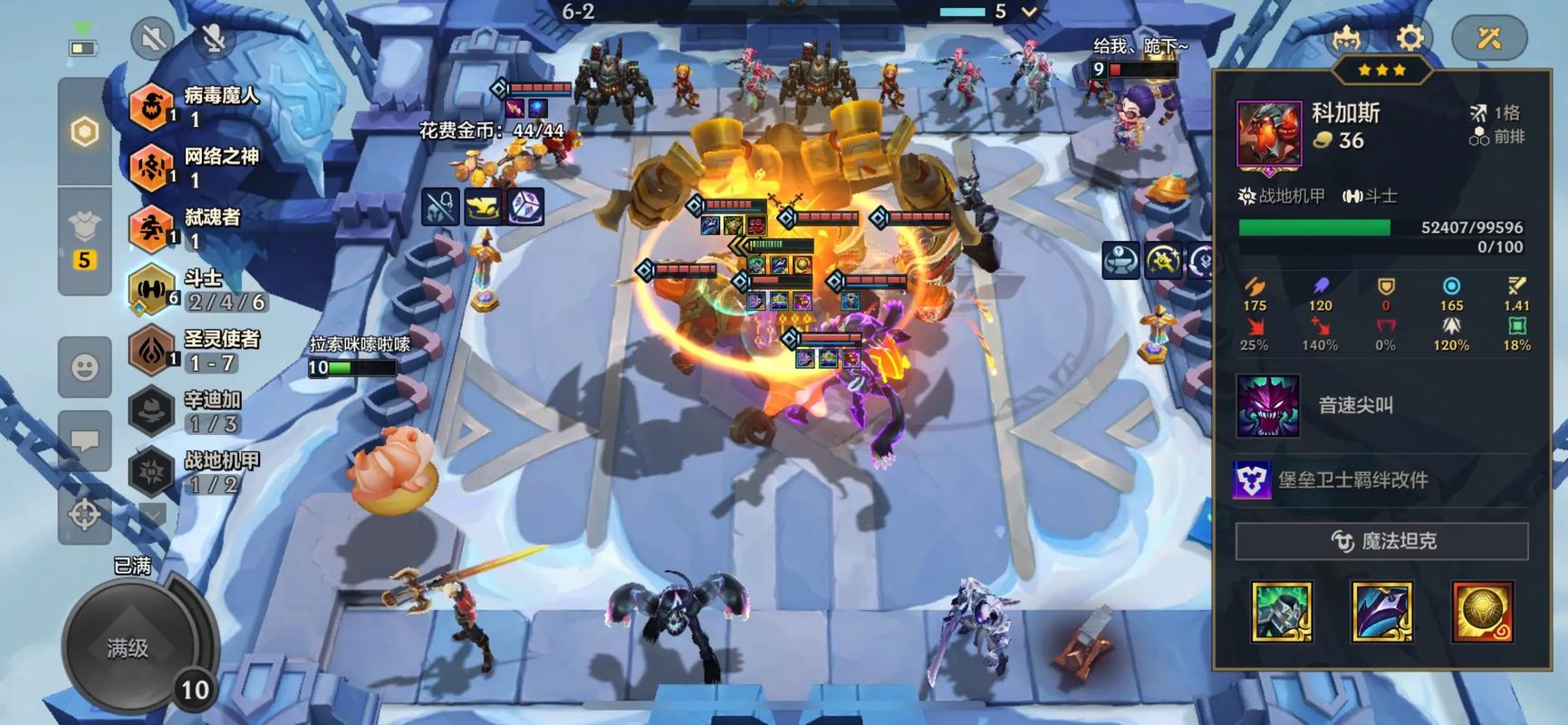The width and height of the screenshot is (1568, 725).
Task: Switch to the hexagon traits tab
Action: pyautogui.click(x=84, y=132)
